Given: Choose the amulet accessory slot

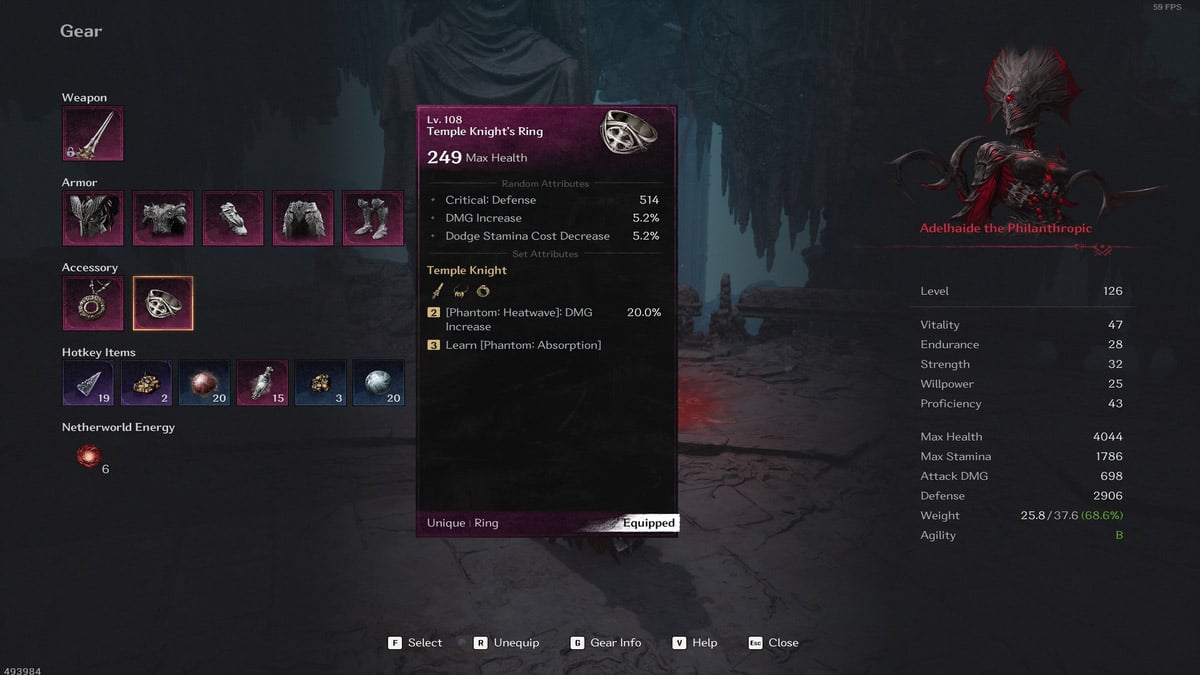Looking at the screenshot, I should [93, 304].
